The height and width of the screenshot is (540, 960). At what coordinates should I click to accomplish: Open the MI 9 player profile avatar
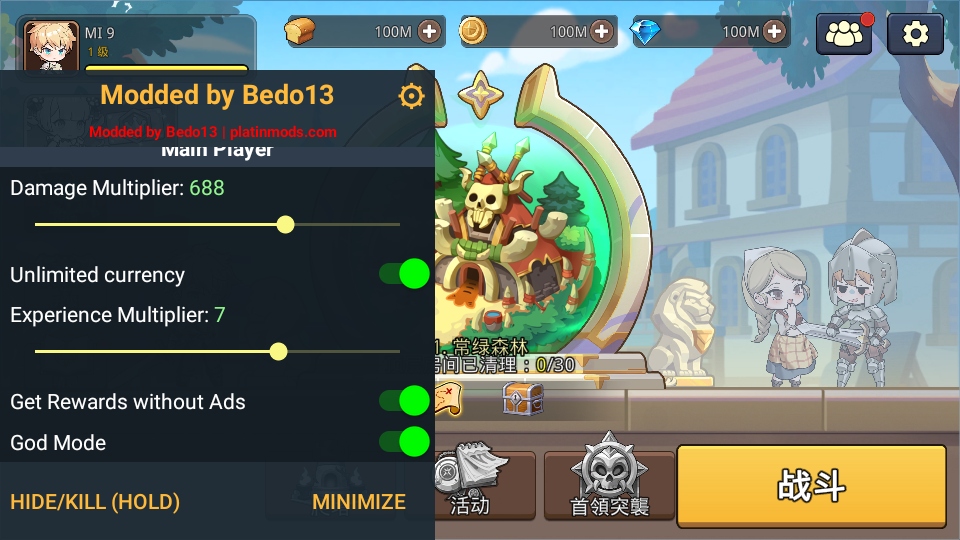click(52, 46)
